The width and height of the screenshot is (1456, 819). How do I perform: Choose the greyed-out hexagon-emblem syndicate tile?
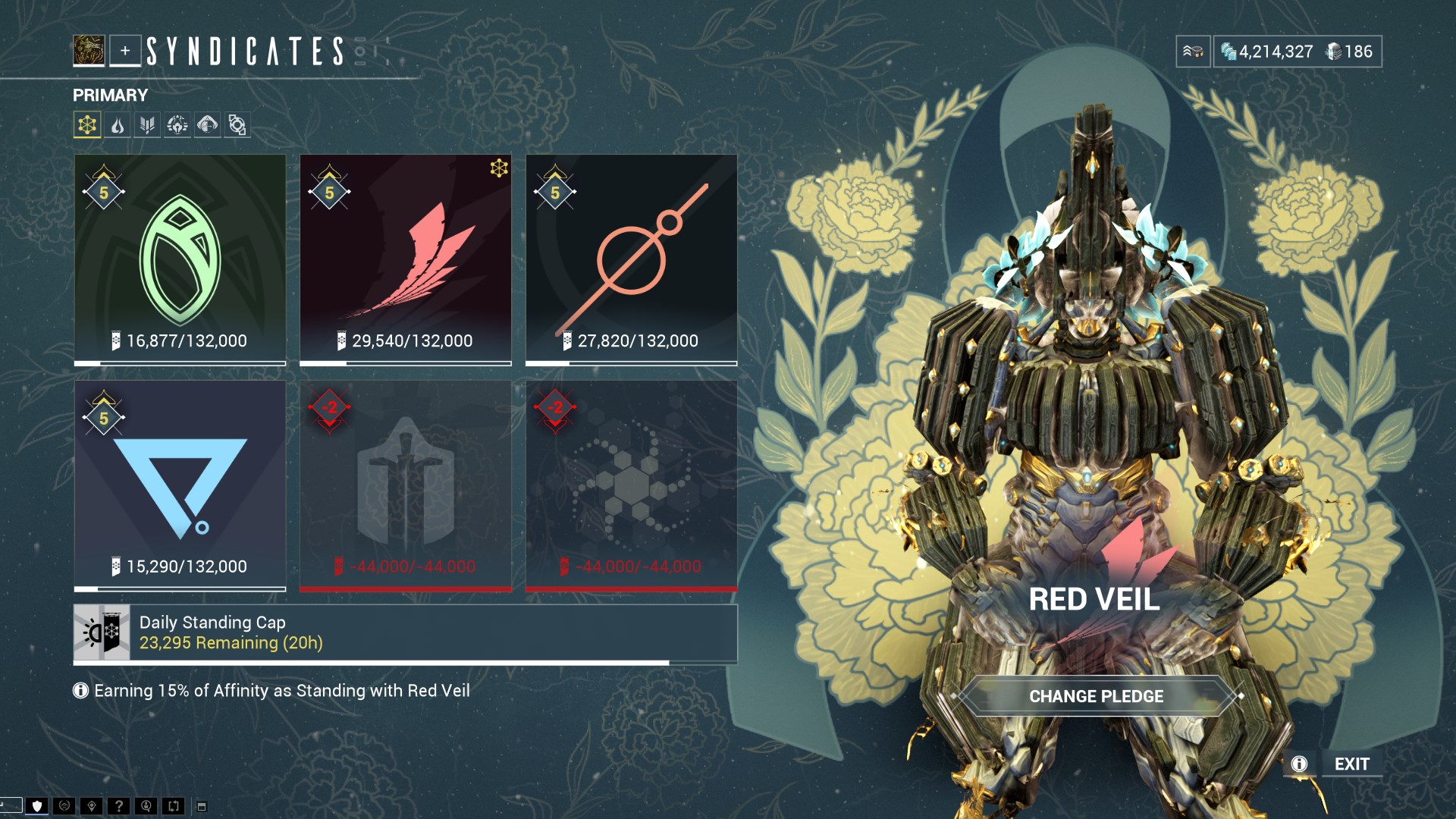631,485
